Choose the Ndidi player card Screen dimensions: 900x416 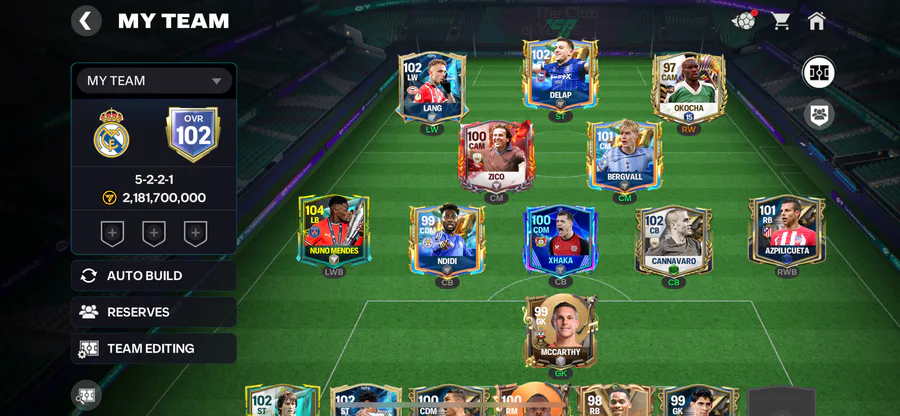[447, 239]
